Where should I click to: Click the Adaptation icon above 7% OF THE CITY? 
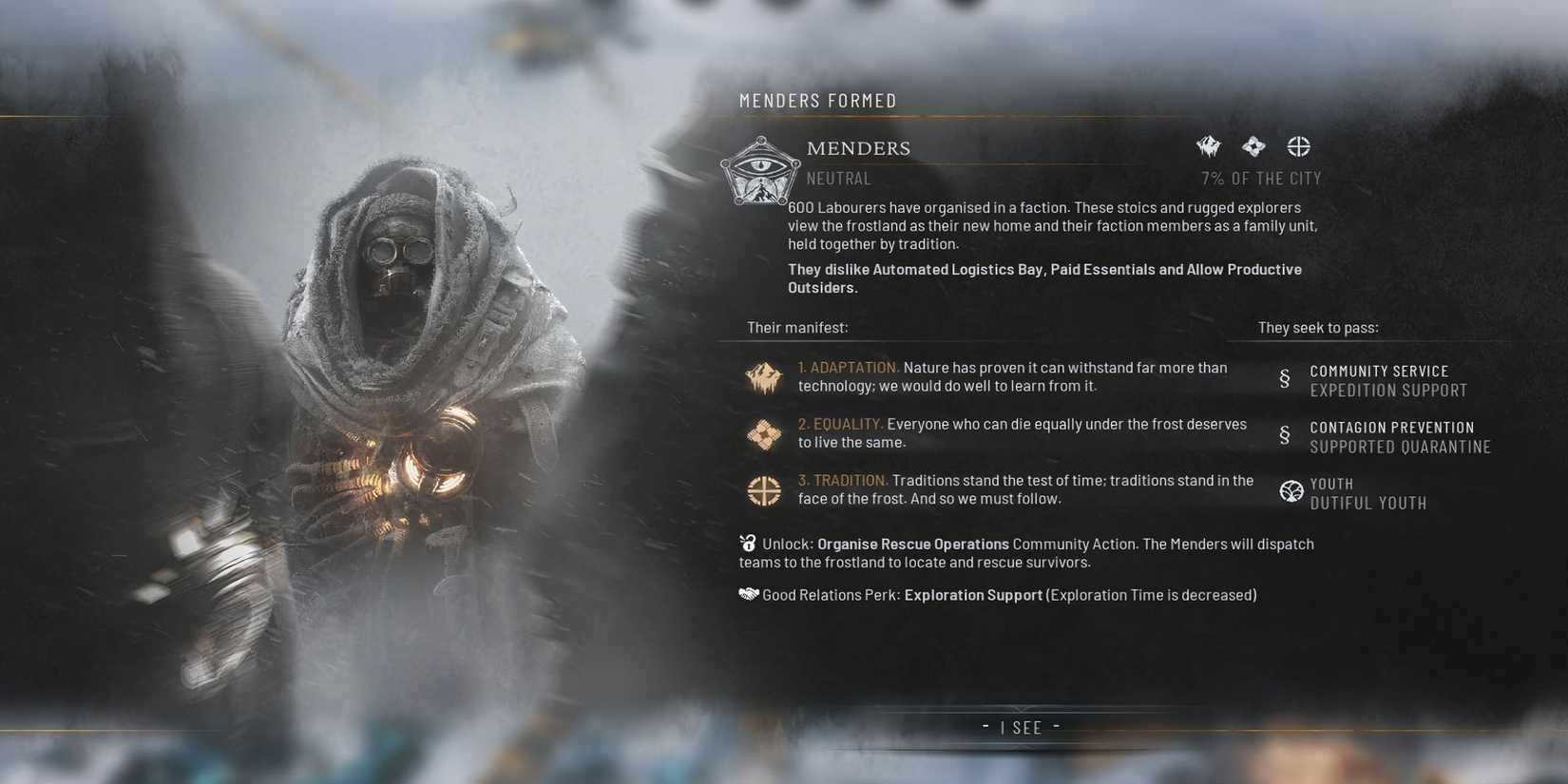pos(1207,145)
